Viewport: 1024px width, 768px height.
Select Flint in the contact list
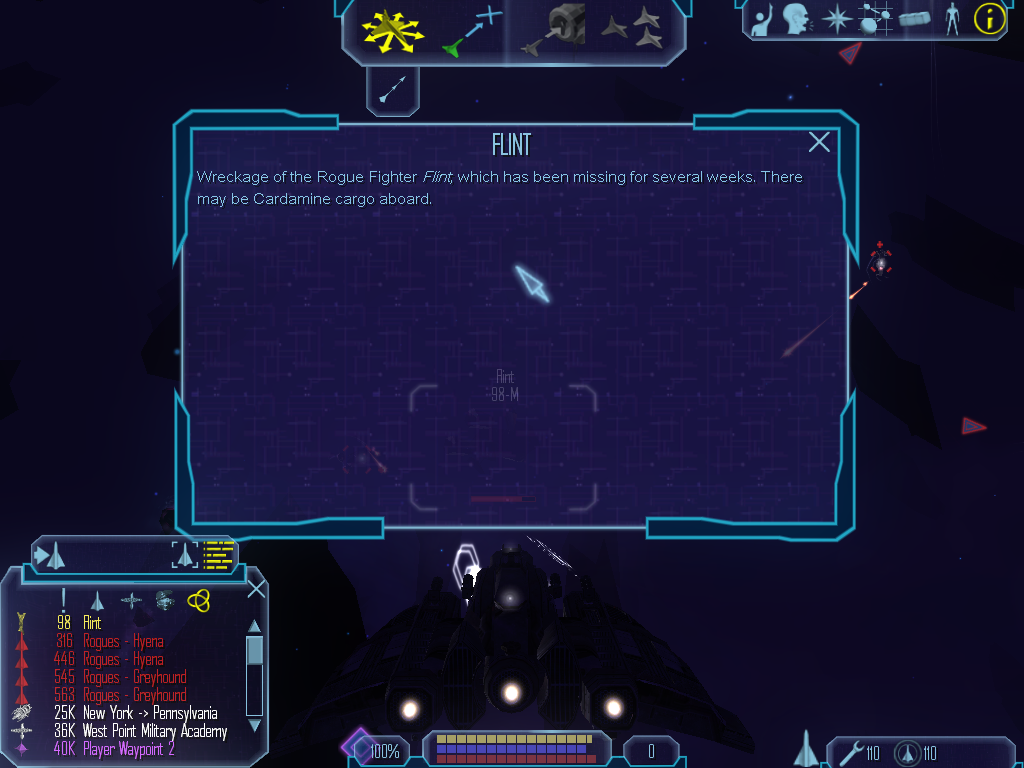coord(92,623)
